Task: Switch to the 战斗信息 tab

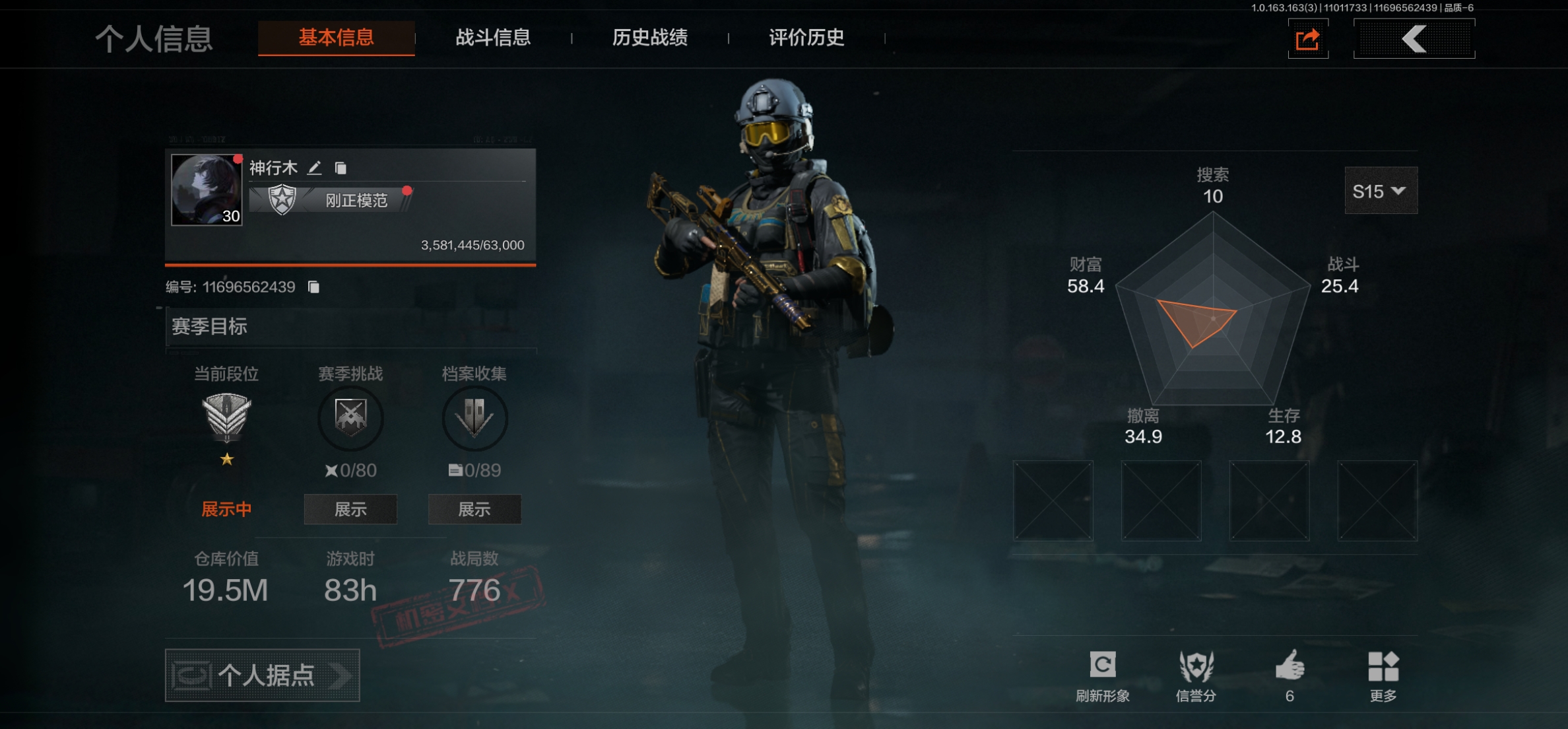Action: [x=493, y=38]
